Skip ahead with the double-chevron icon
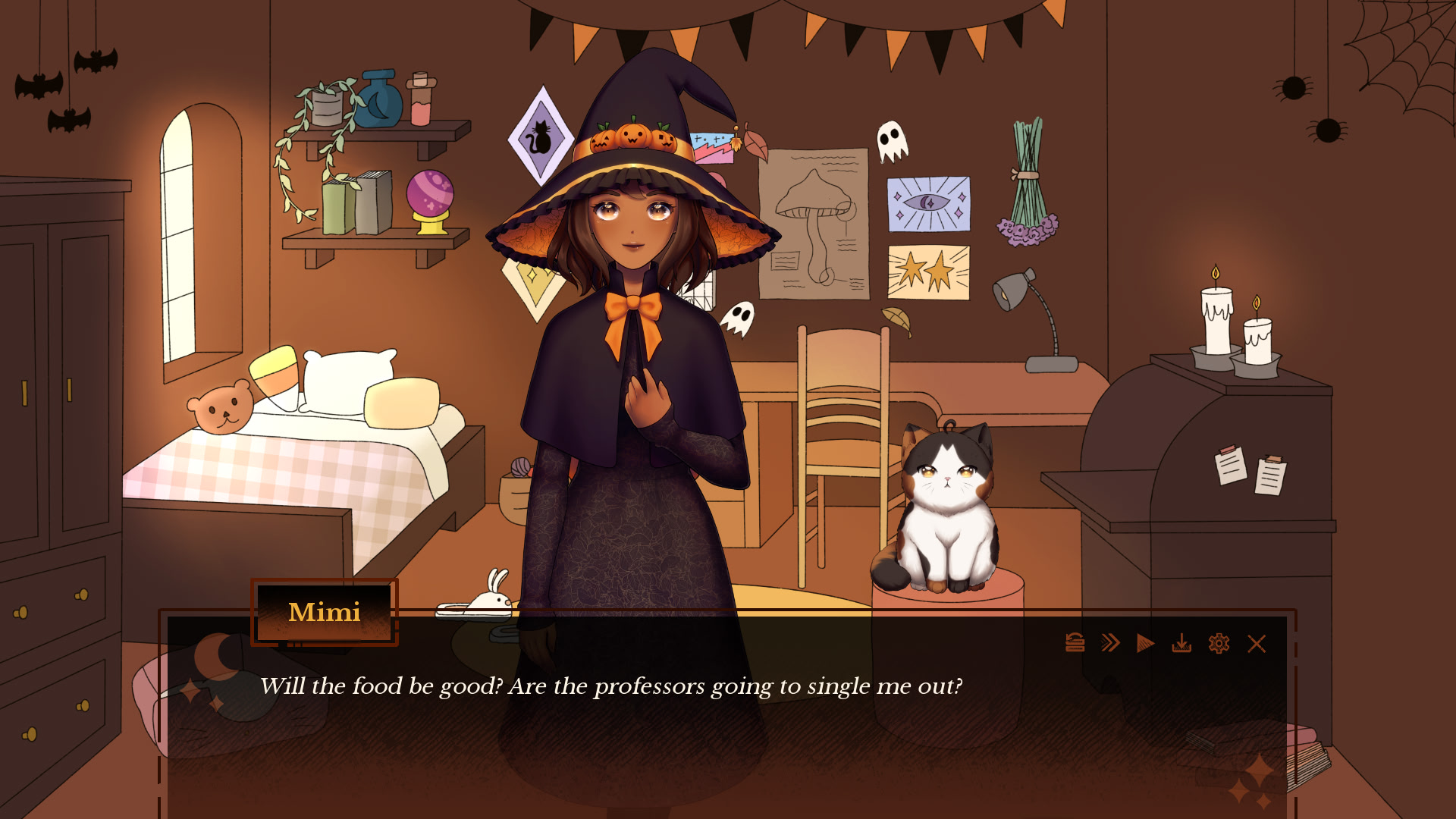Screen dimensions: 1456x819 tap(1110, 643)
